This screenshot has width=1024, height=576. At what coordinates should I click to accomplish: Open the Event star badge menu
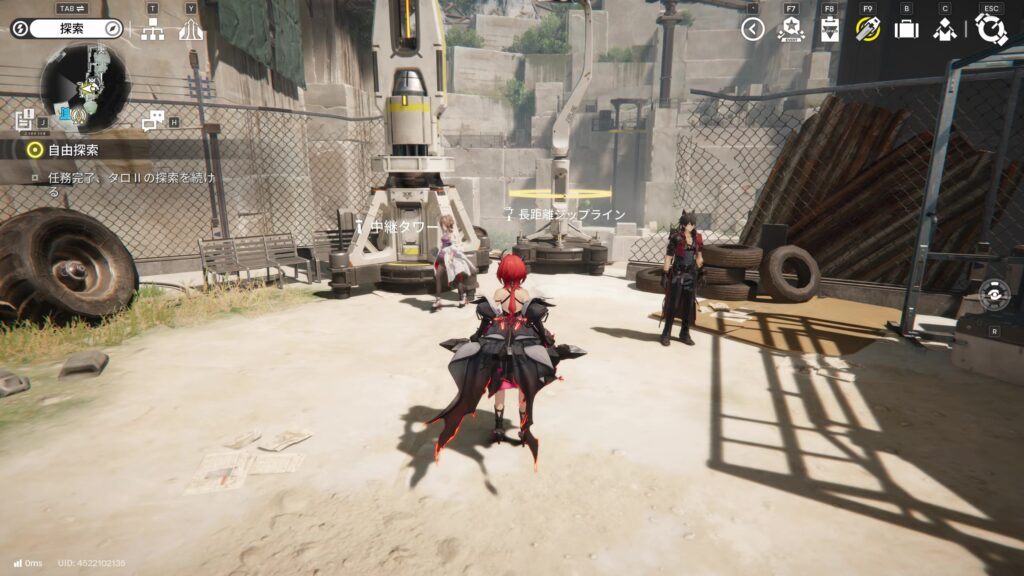[791, 29]
